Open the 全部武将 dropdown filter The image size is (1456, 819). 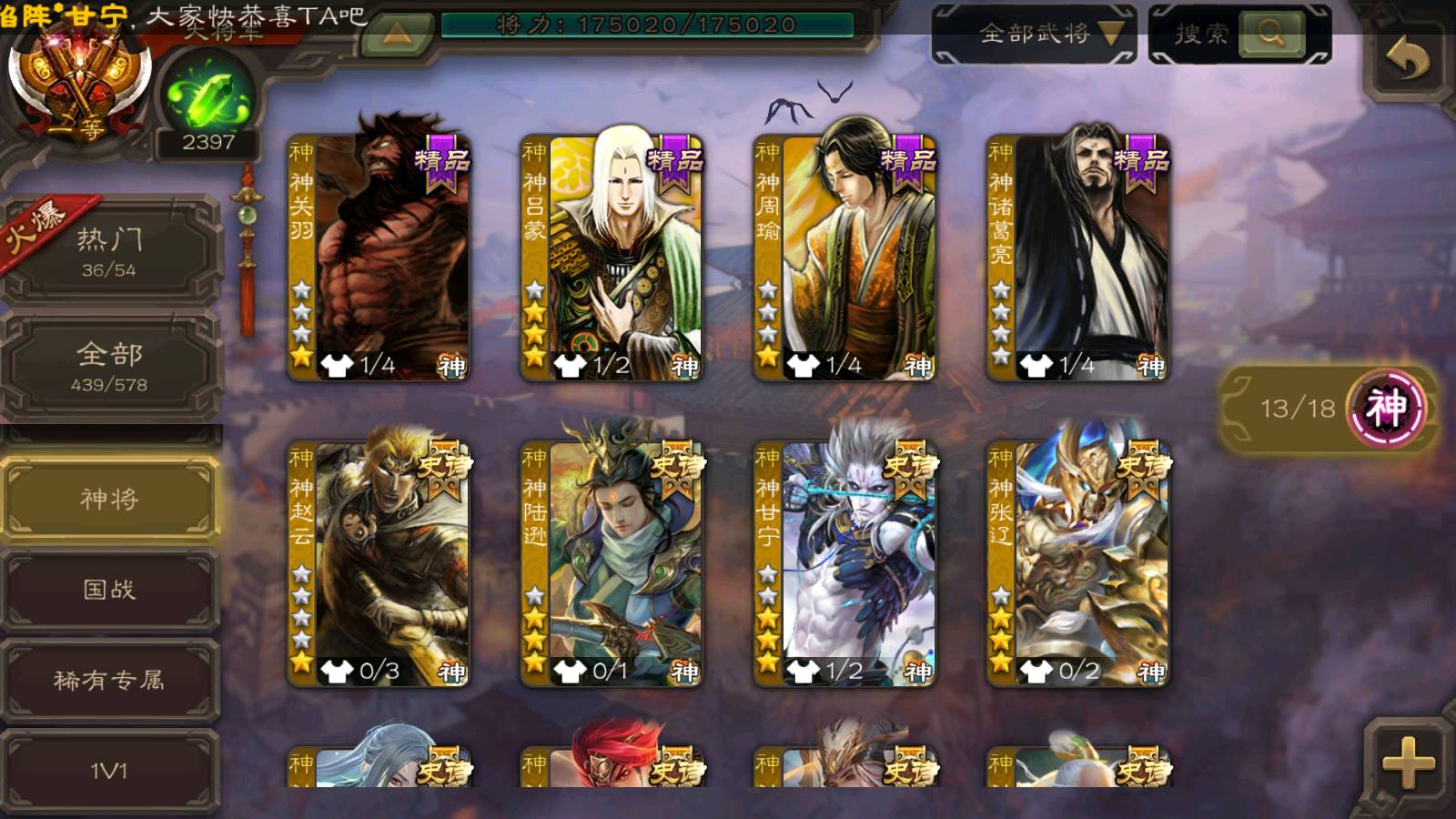coord(1034,35)
